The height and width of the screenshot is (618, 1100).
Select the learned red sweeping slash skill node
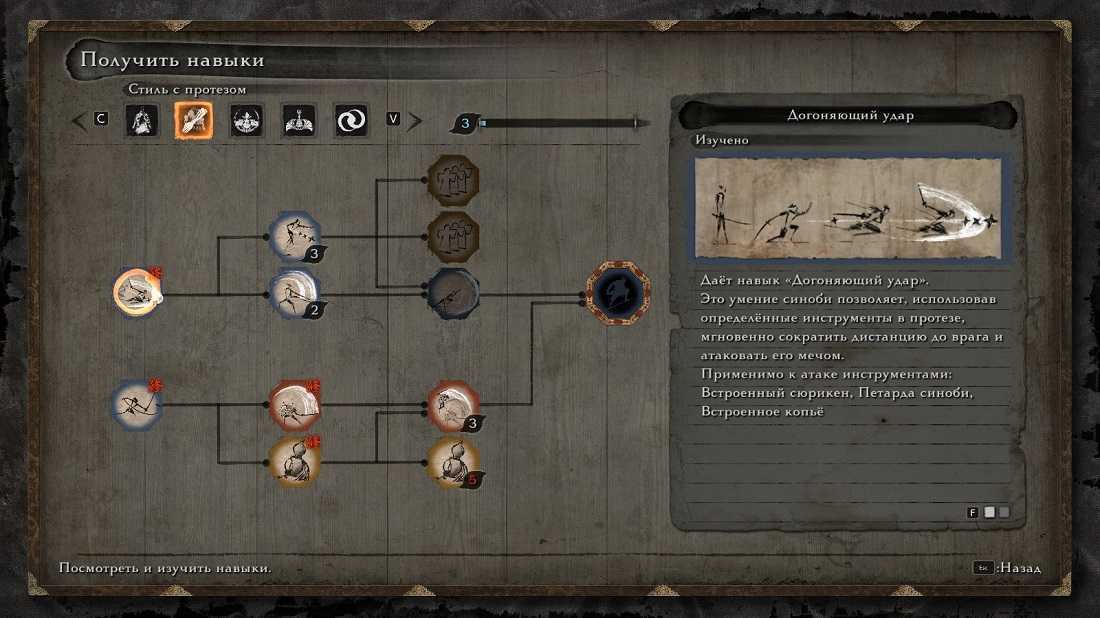294,405
